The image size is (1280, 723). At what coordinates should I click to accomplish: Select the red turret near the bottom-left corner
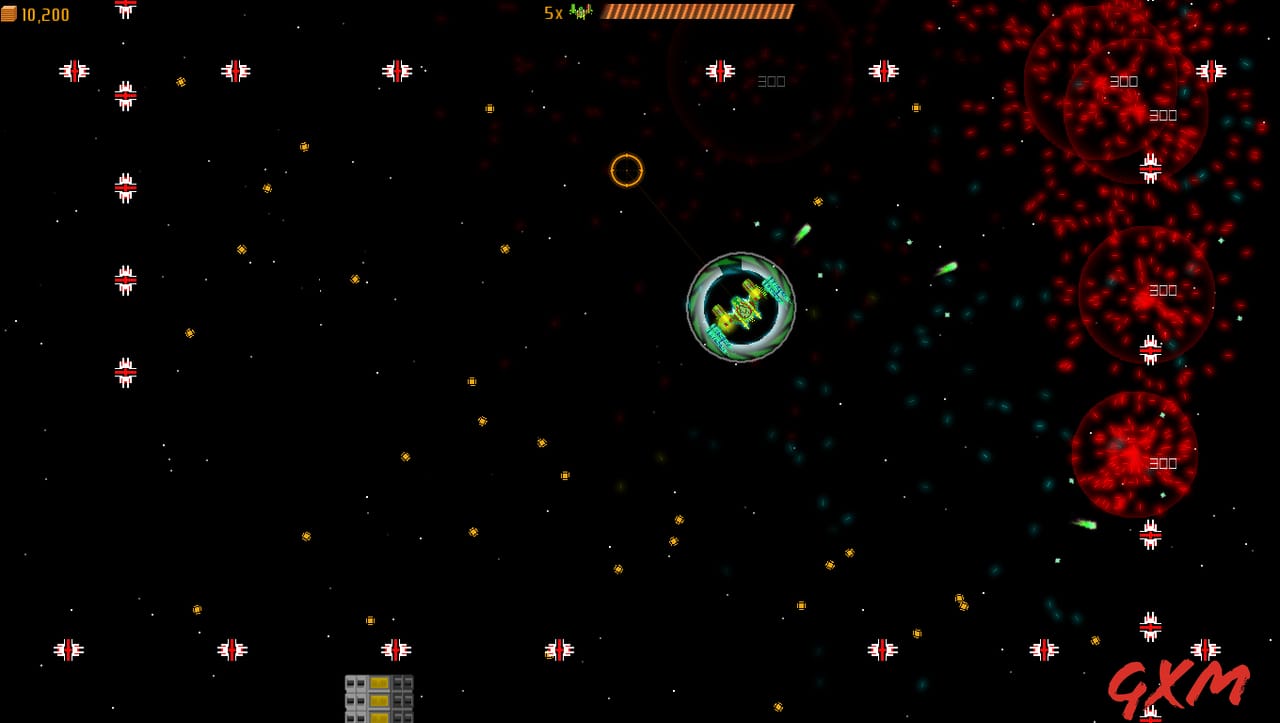click(68, 649)
